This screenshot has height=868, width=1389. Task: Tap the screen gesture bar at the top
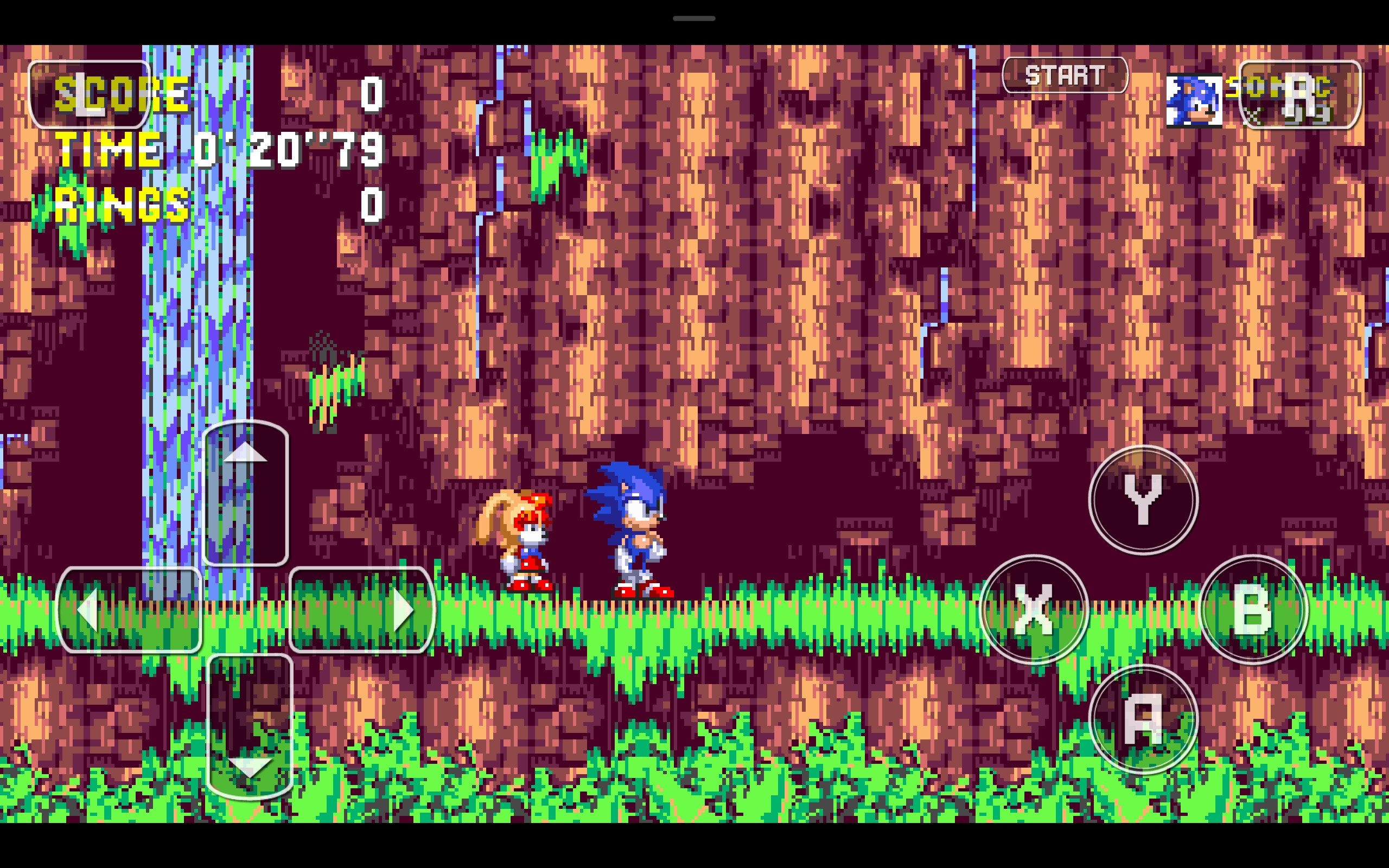point(693,17)
